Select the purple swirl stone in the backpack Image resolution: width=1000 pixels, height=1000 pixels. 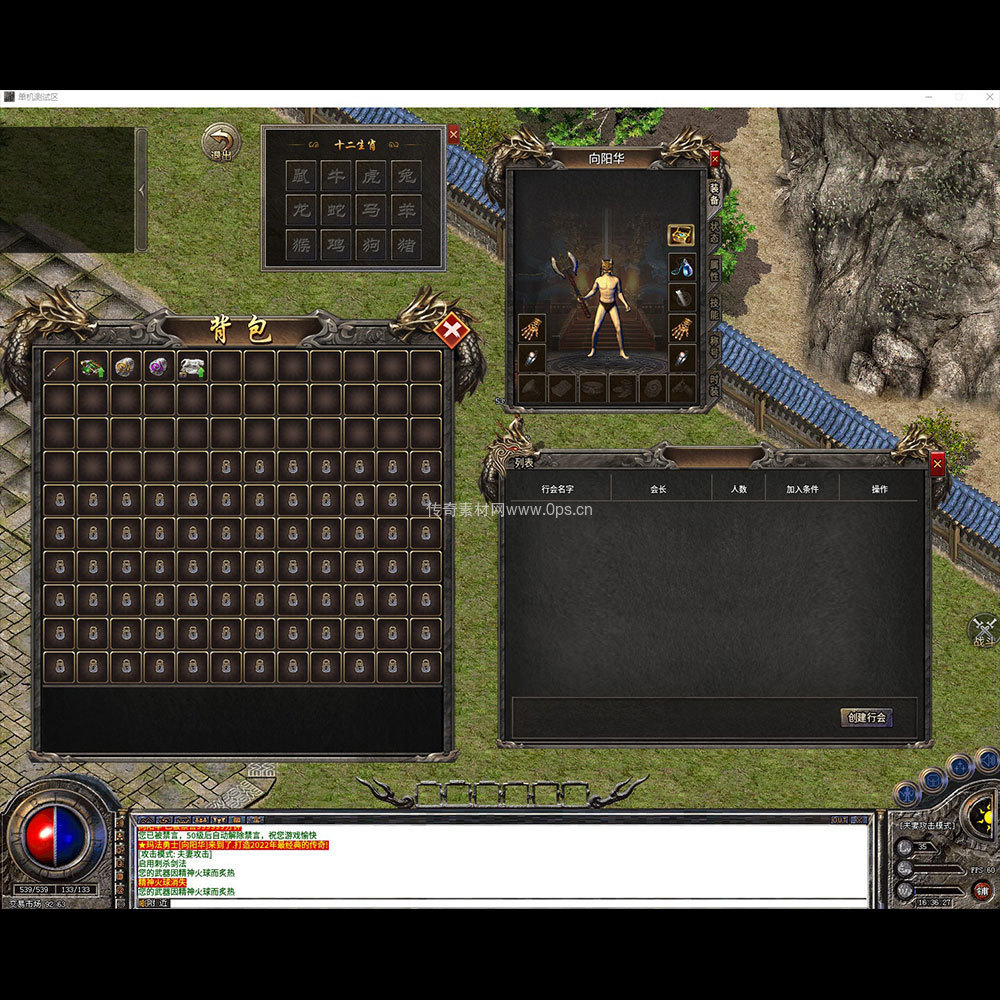pyautogui.click(x=160, y=366)
